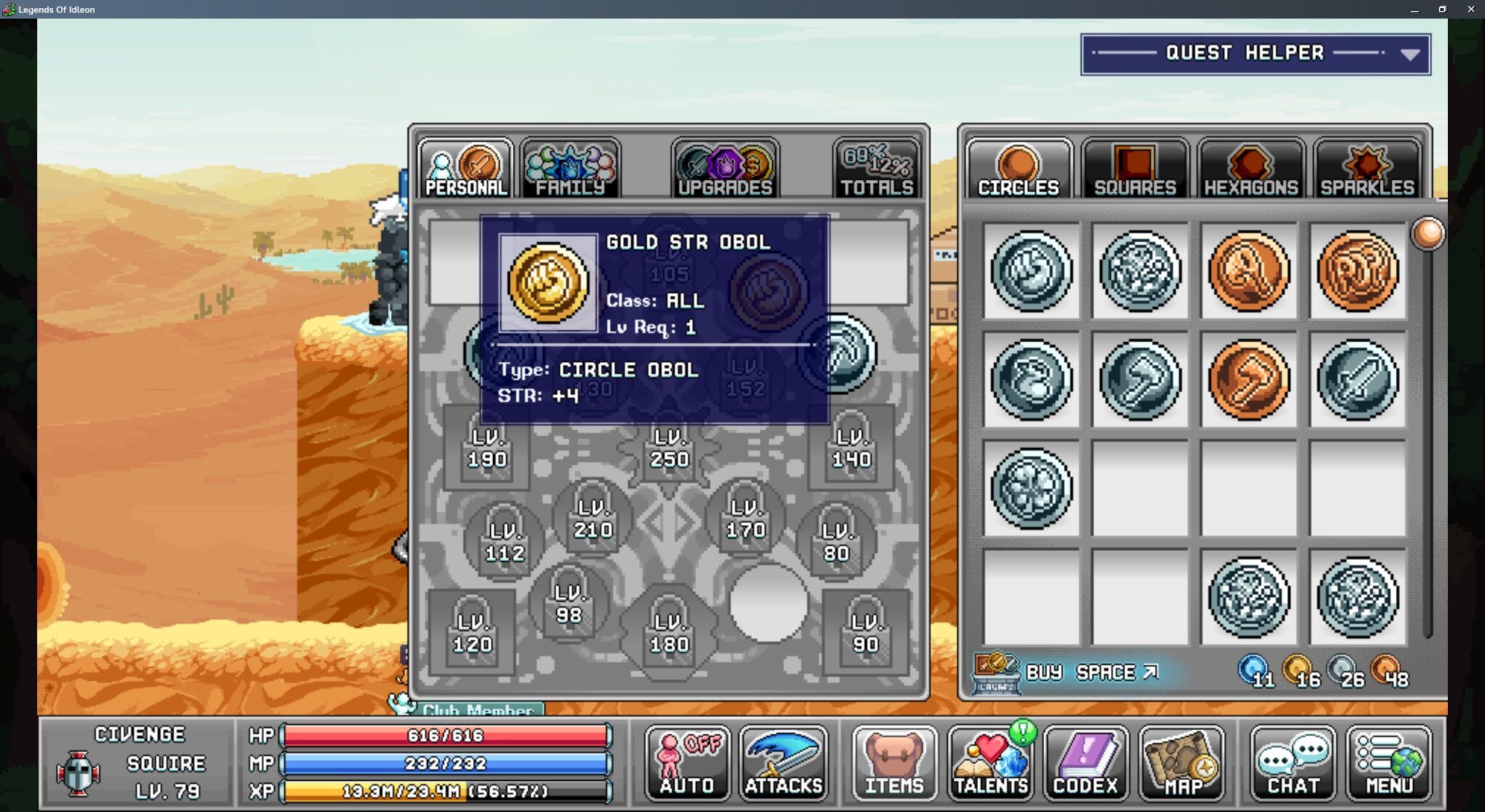Expand the Quest Helper dropdown
The width and height of the screenshot is (1485, 812).
[x=1409, y=54]
